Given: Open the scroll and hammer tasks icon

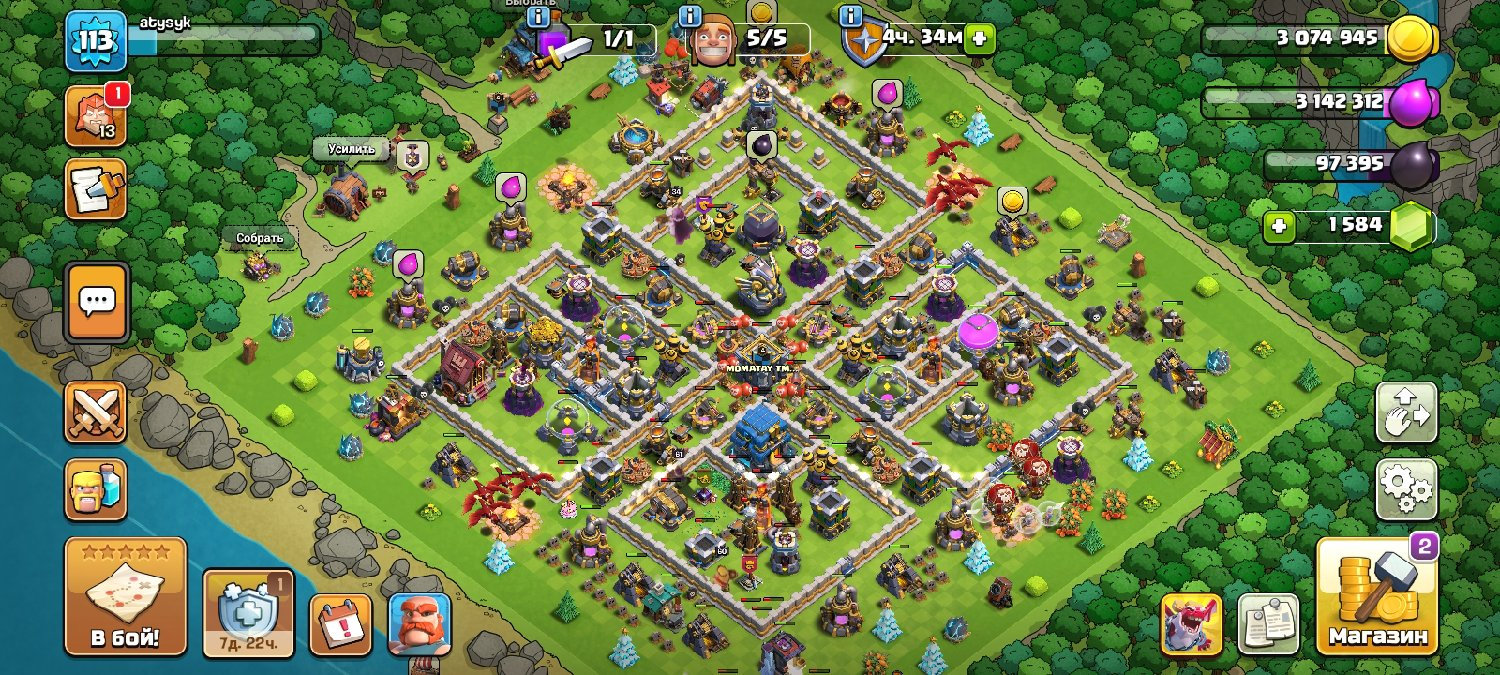Looking at the screenshot, I should coord(96,188).
